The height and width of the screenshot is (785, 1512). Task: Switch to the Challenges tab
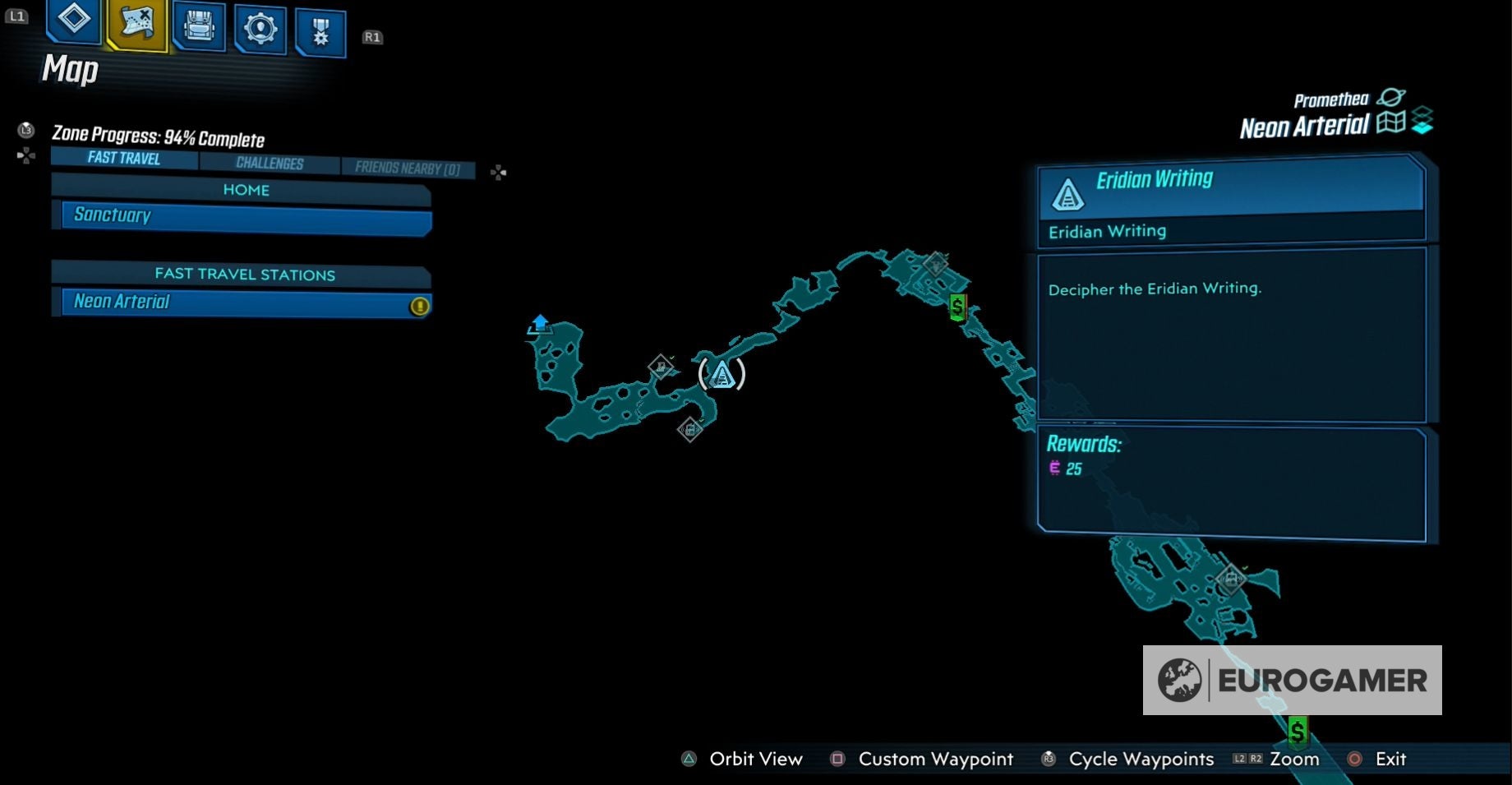[270, 163]
